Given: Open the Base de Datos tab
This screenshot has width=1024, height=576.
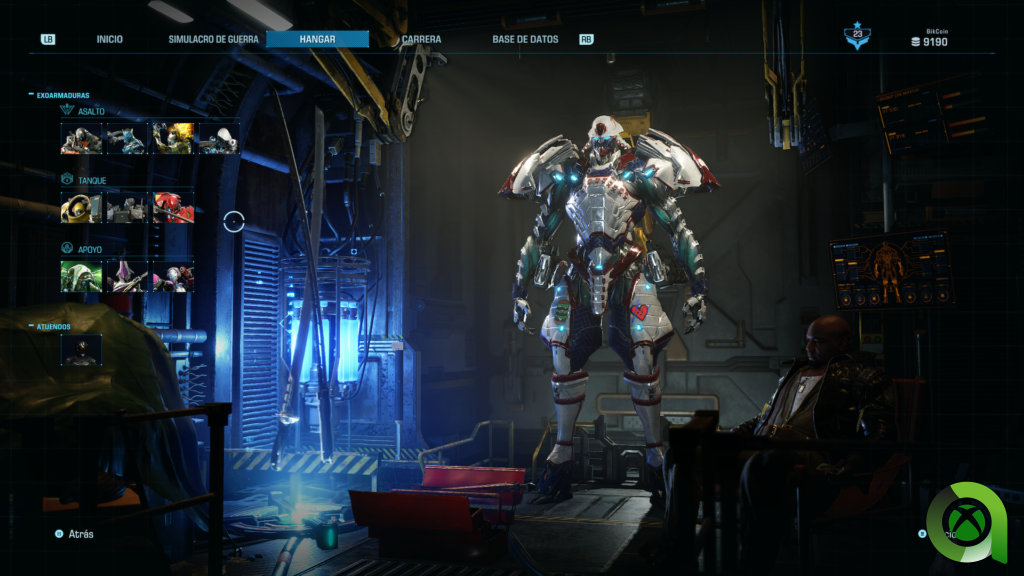Looking at the screenshot, I should [x=525, y=40].
